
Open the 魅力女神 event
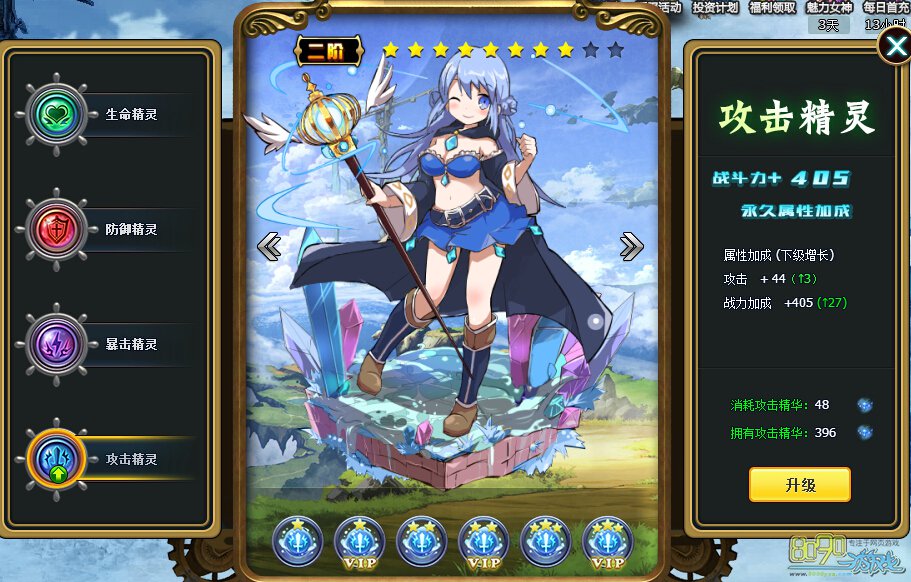point(829,7)
